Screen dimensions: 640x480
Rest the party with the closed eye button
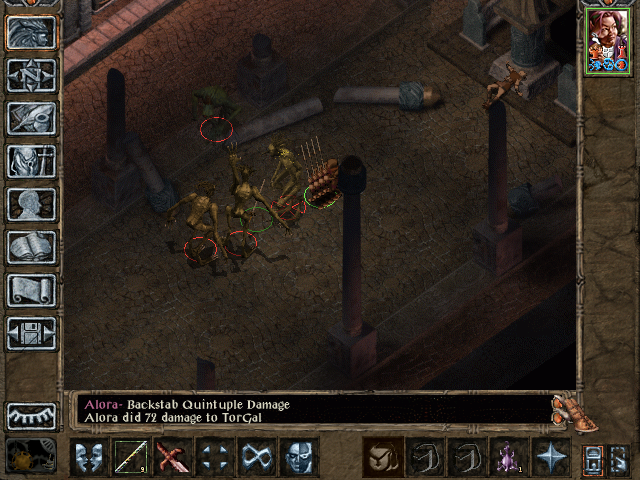pos(32,415)
